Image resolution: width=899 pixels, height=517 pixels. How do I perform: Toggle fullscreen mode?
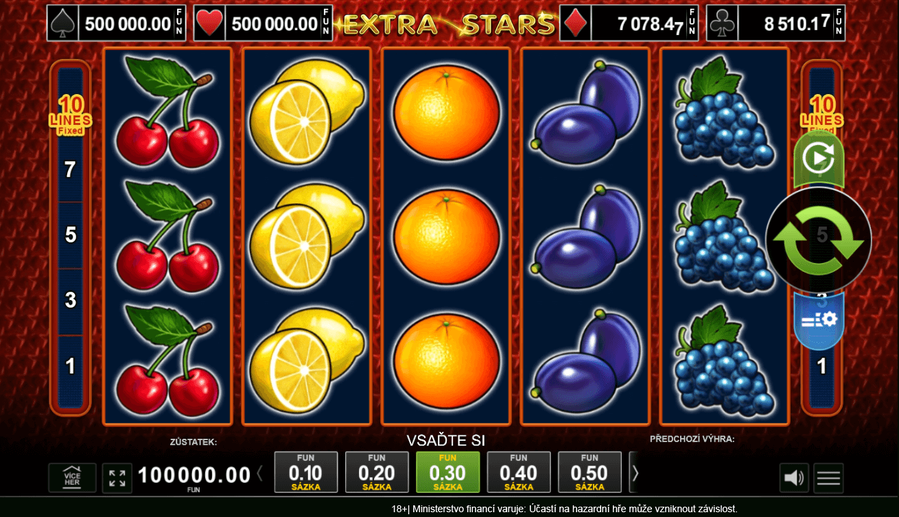pyautogui.click(x=117, y=478)
